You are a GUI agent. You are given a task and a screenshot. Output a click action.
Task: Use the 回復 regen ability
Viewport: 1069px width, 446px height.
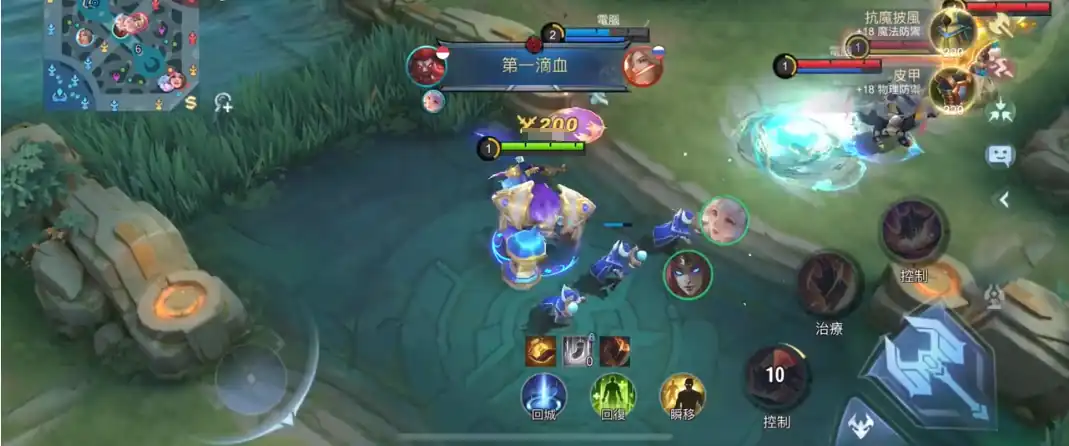tap(613, 394)
